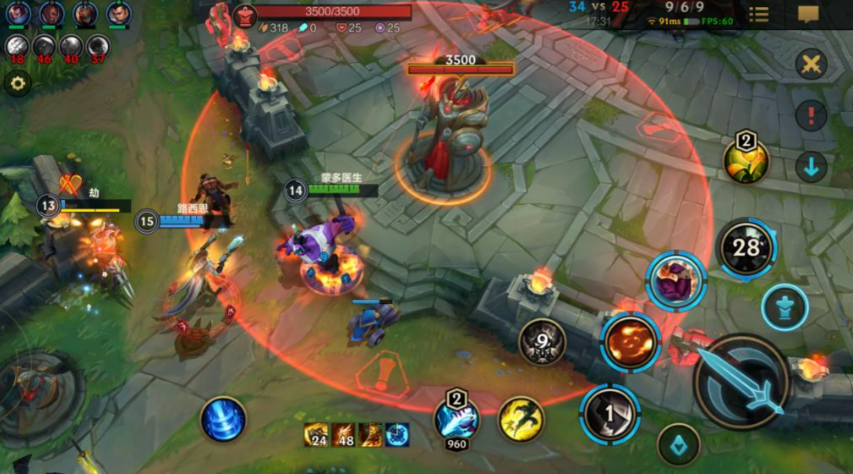Tap the crossed swords ping button
The height and width of the screenshot is (474, 853).
811,65
